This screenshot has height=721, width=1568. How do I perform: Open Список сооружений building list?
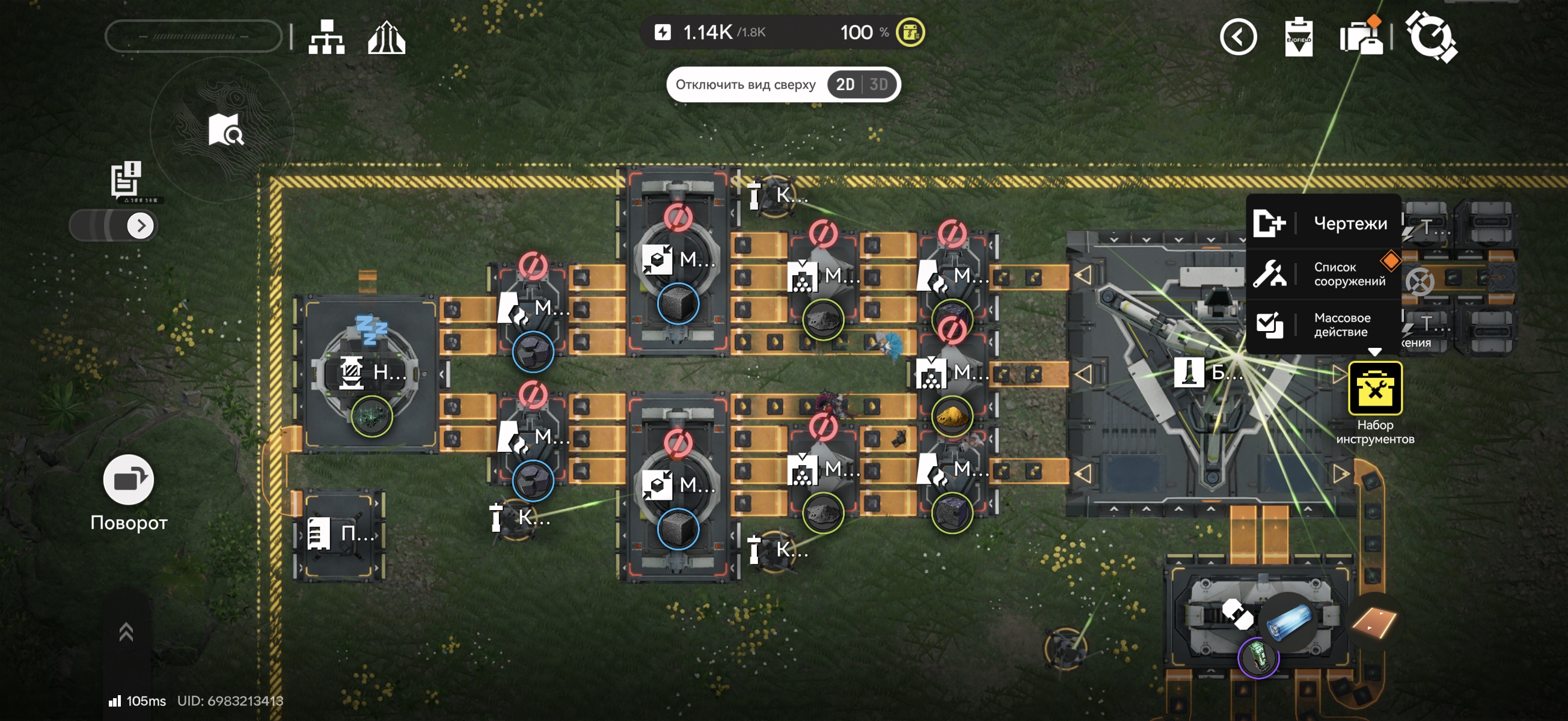click(x=1323, y=274)
